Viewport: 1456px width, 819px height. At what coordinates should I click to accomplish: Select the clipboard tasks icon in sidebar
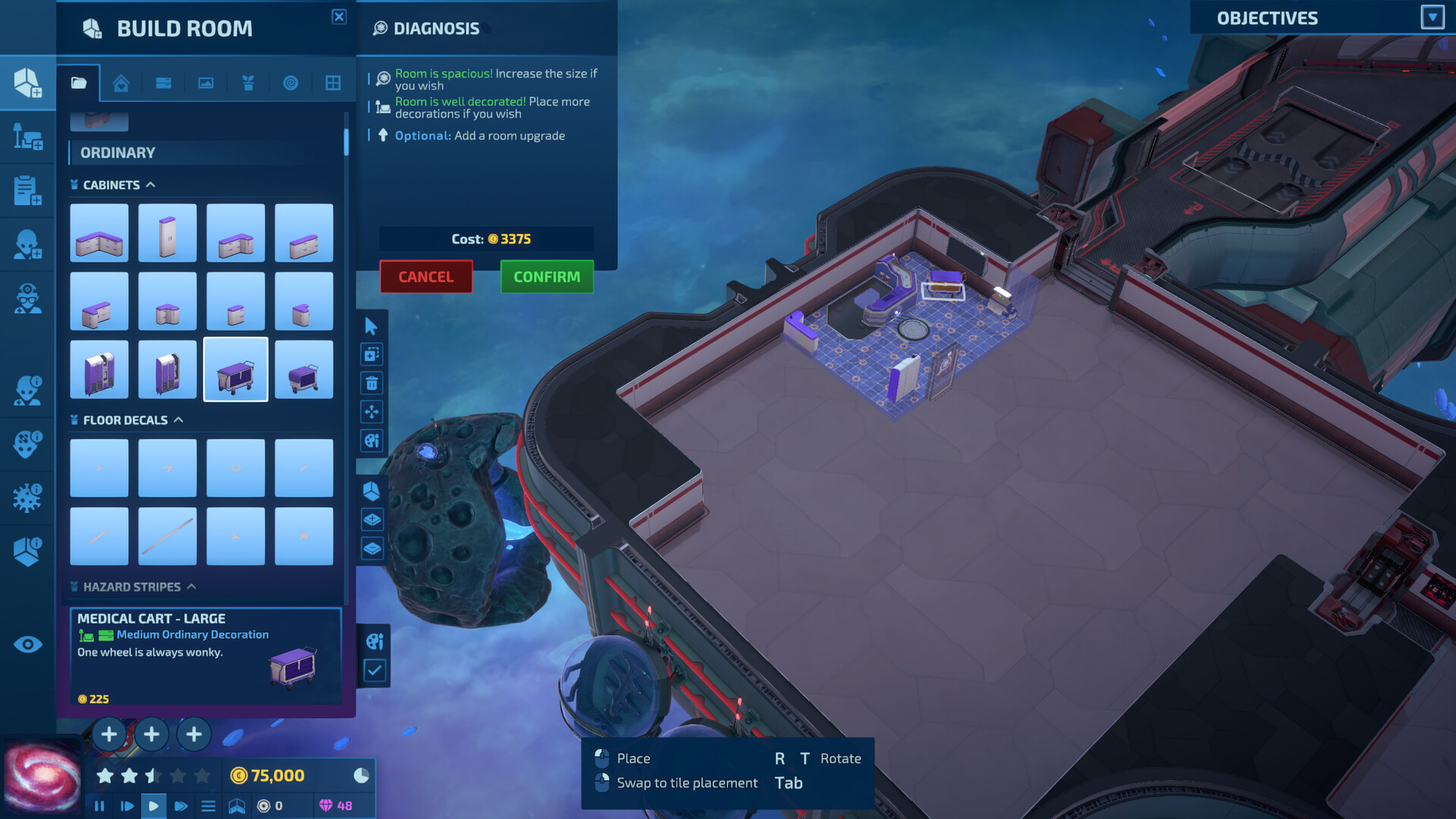(27, 190)
